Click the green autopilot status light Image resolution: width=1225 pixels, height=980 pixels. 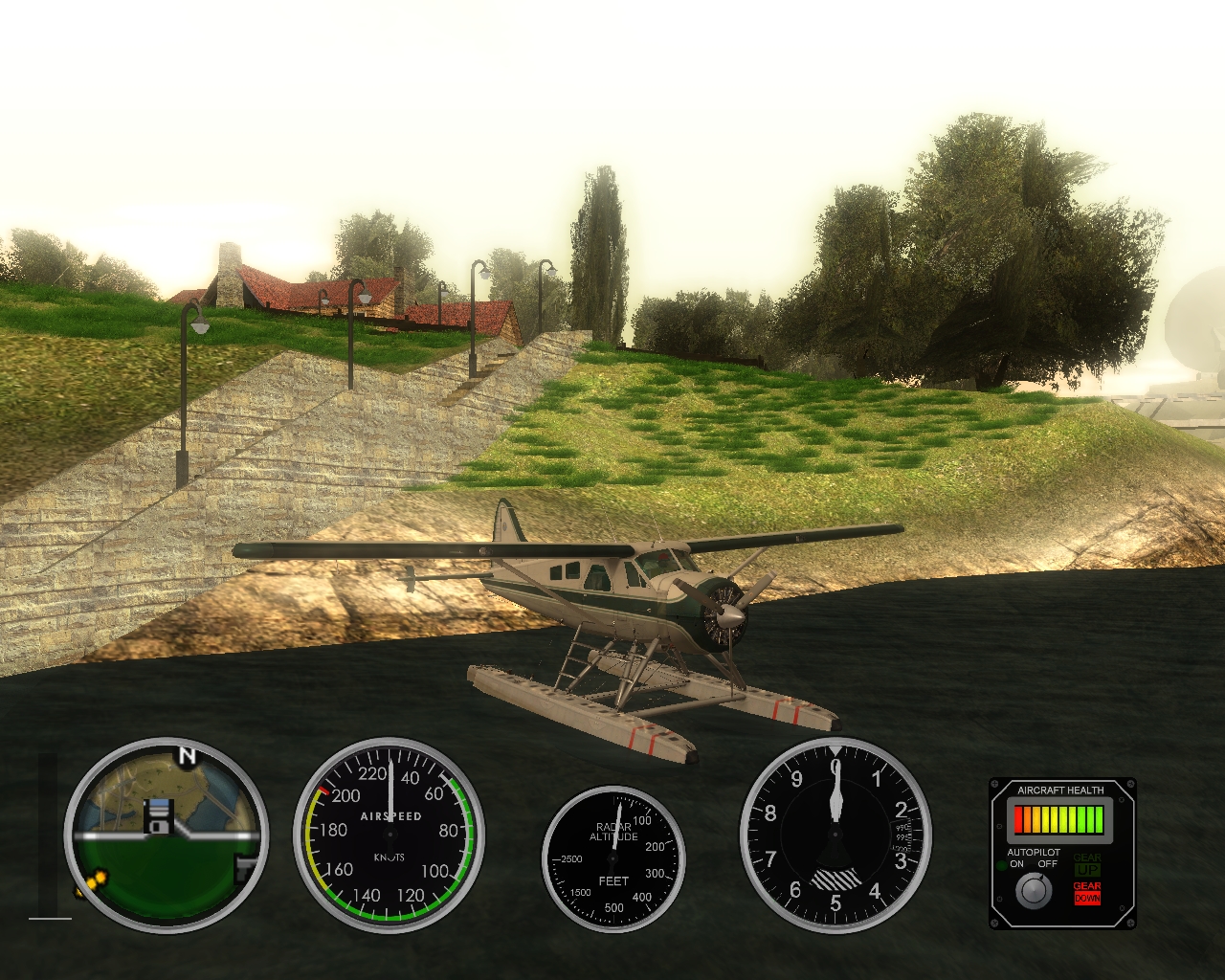coord(1001,863)
